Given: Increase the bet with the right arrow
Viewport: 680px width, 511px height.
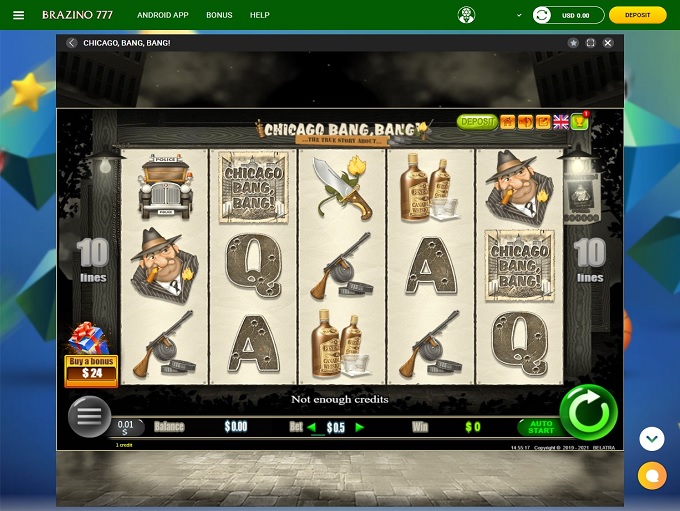Looking at the screenshot, I should coord(360,427).
